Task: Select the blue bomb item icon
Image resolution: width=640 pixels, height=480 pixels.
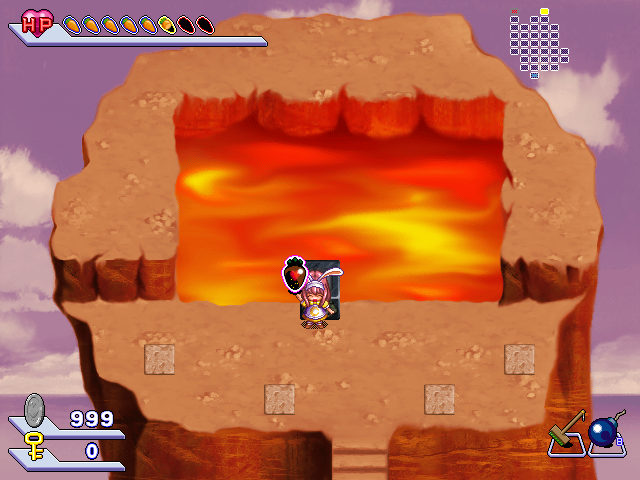Action: 604,434
